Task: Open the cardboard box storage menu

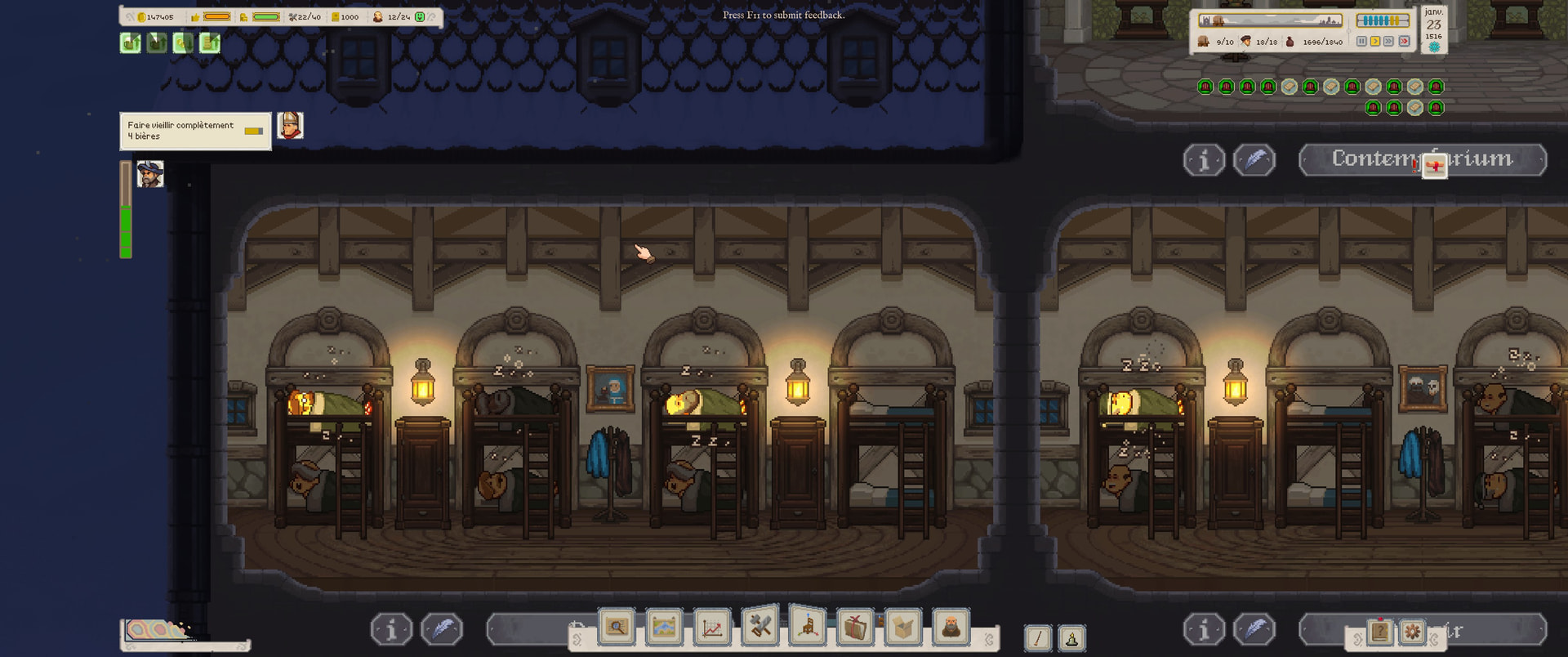Action: pos(903,628)
